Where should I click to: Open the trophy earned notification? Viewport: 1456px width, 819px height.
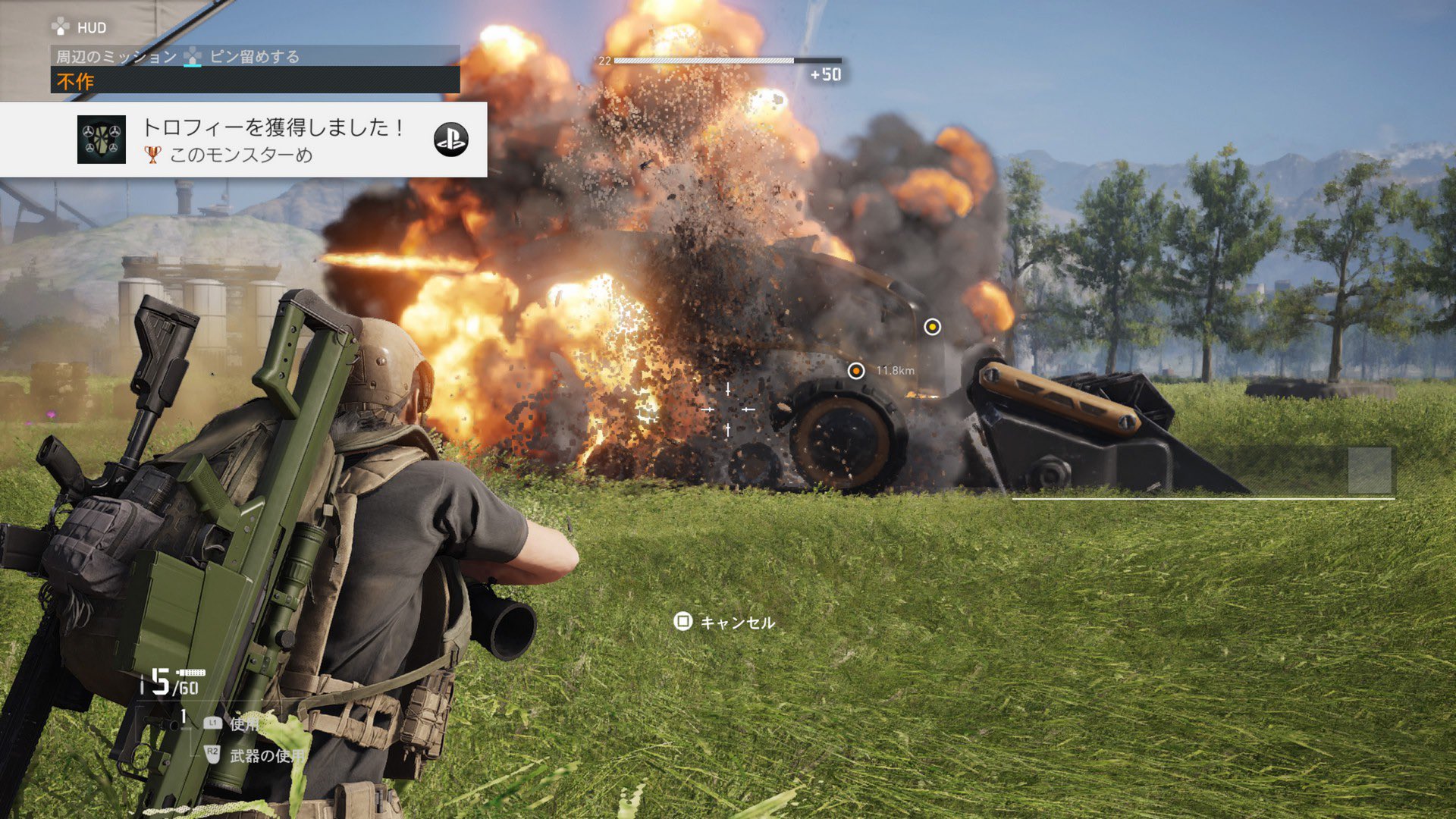(273, 140)
